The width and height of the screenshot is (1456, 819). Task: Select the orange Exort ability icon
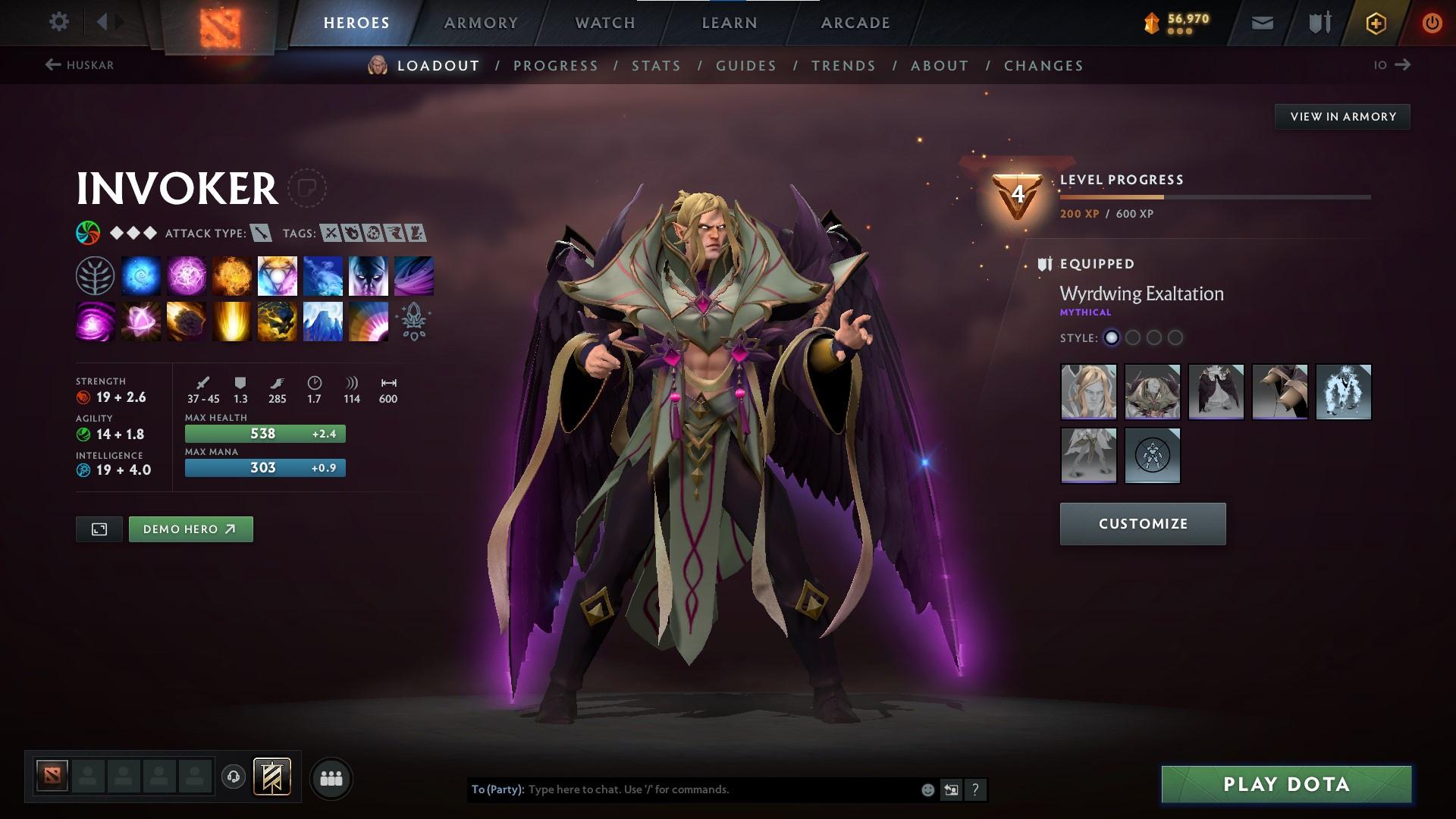pos(232,275)
